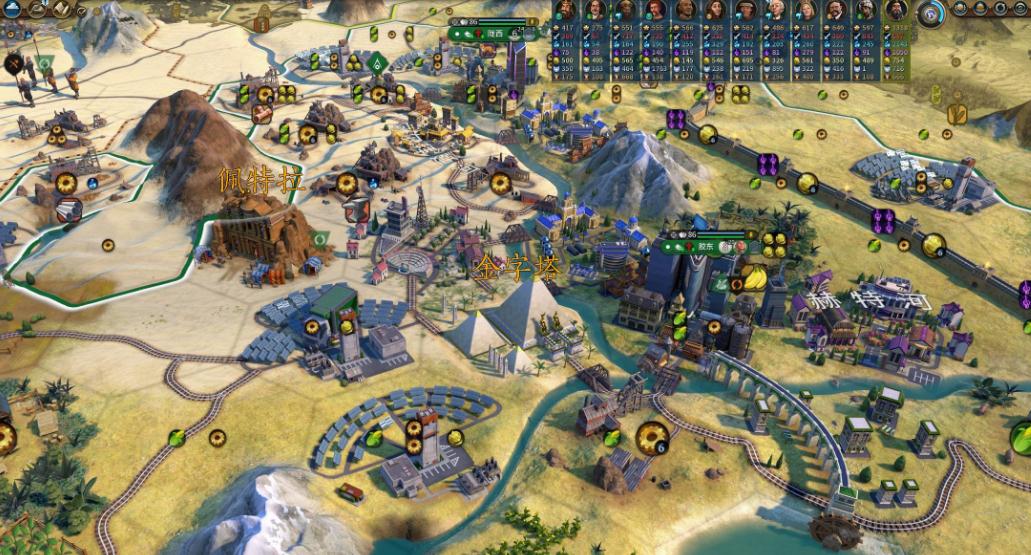The height and width of the screenshot is (555, 1031).
Task: Open diplomacy with leader scoring 275
Action: [x=596, y=11]
